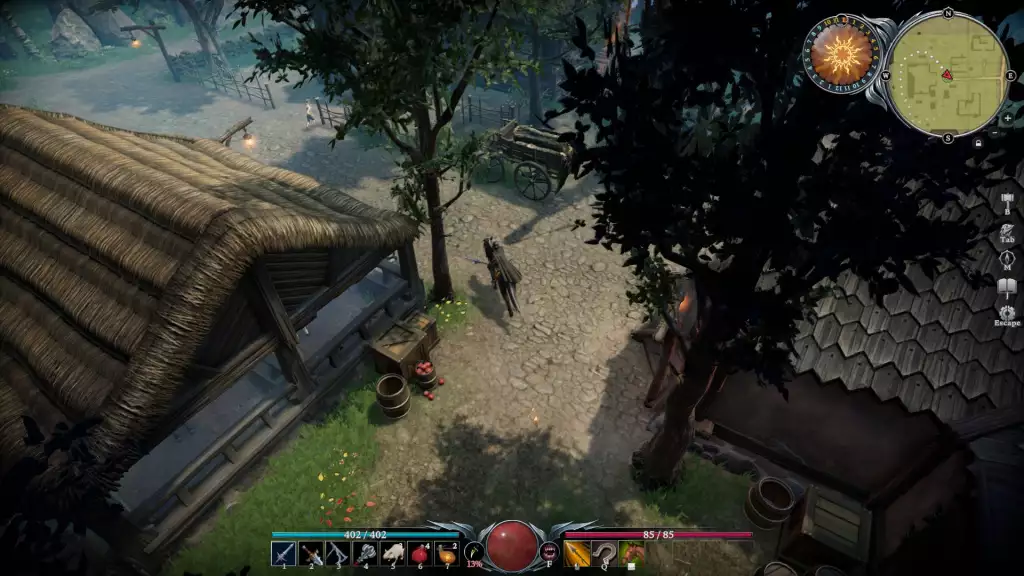The image size is (1024, 576).
Task: Open the world map from the minimap
Action: coord(947,75)
